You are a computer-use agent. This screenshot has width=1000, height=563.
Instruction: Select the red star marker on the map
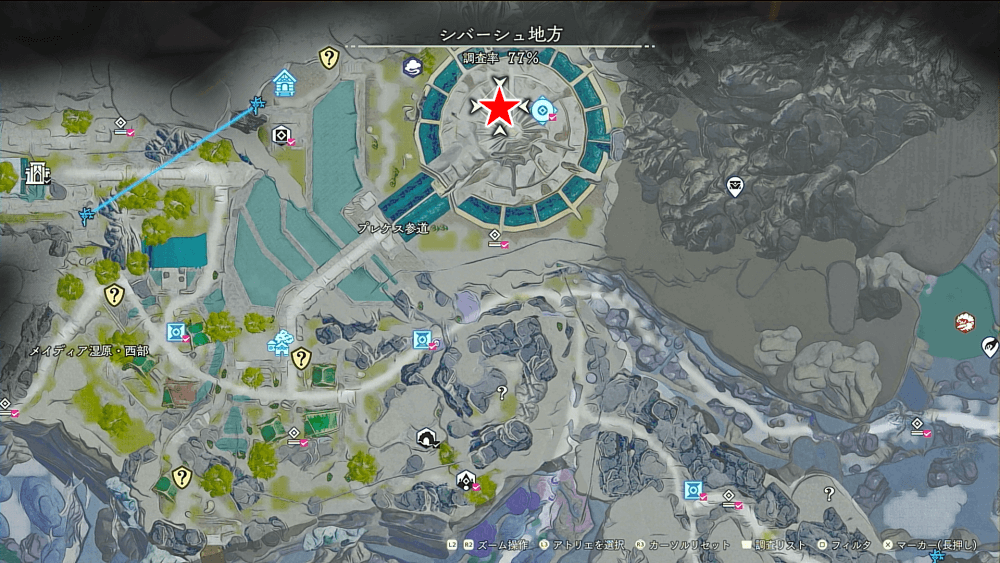point(500,109)
